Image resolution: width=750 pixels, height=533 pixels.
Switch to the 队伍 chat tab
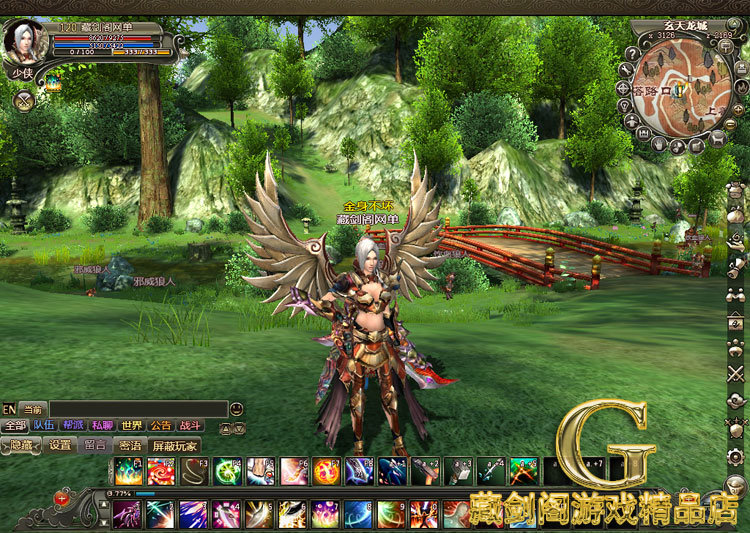(x=44, y=426)
